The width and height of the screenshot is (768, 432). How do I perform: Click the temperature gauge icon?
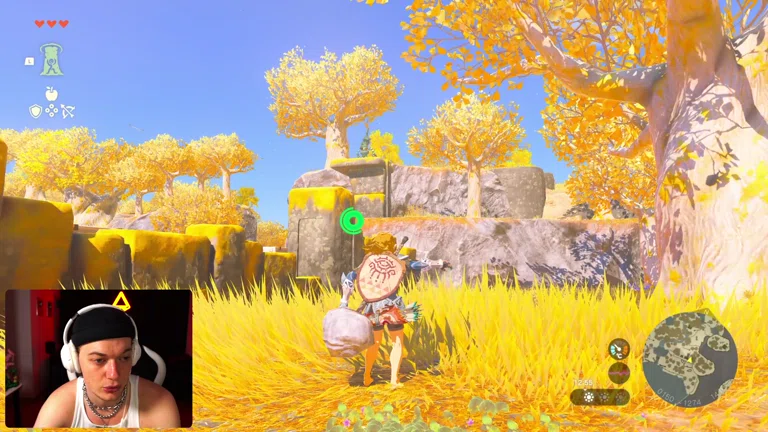coord(619,347)
